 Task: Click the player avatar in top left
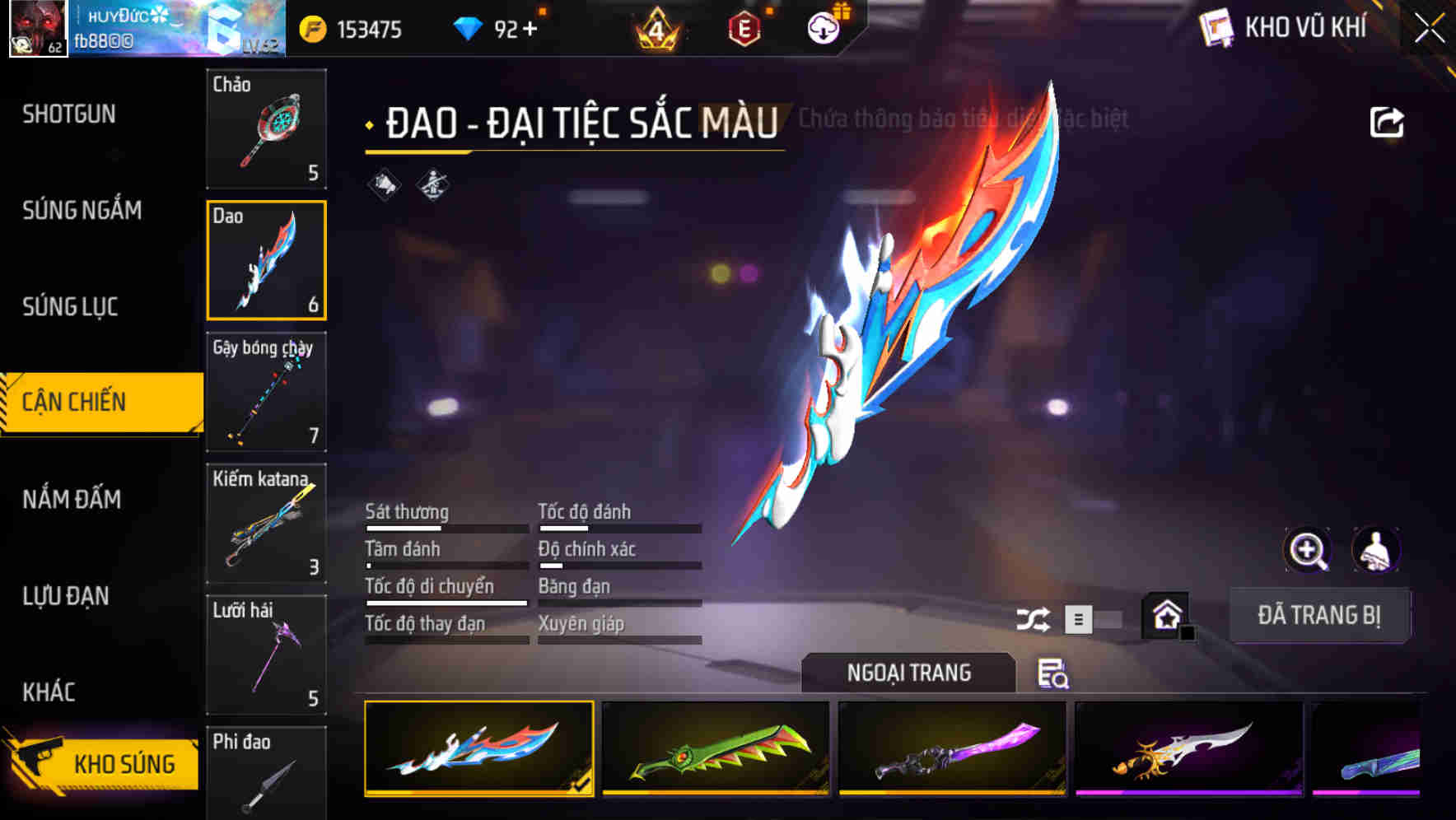point(37,29)
